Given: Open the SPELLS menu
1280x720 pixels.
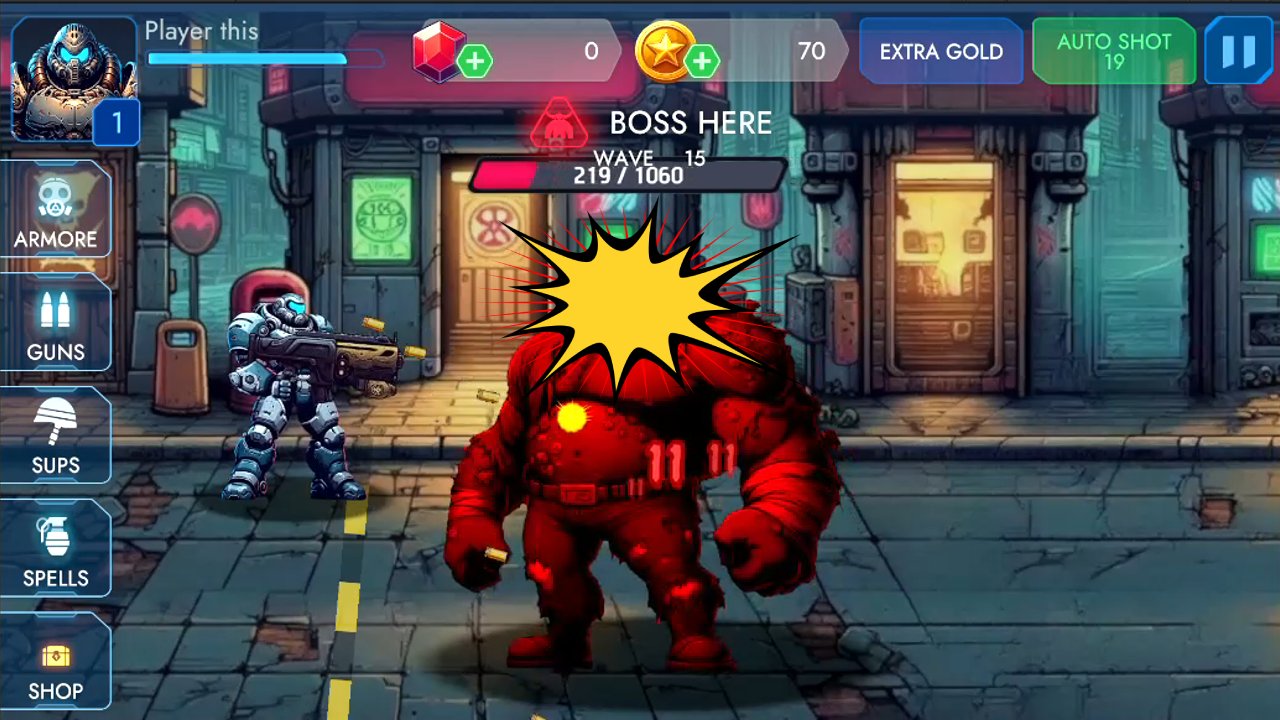Looking at the screenshot, I should [57, 553].
